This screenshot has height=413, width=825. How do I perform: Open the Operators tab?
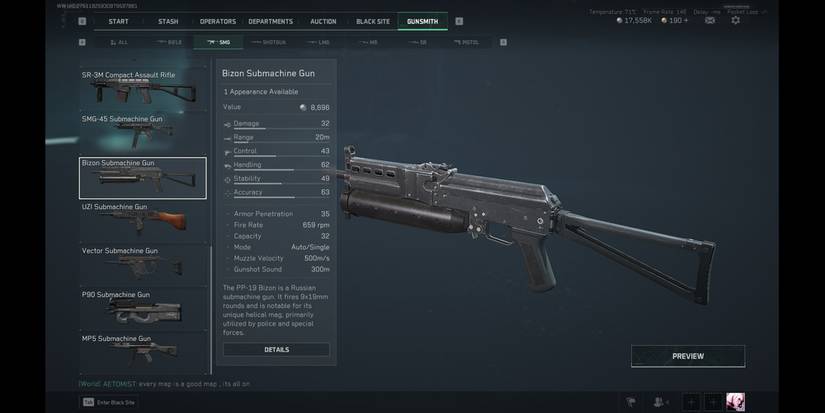[218, 21]
